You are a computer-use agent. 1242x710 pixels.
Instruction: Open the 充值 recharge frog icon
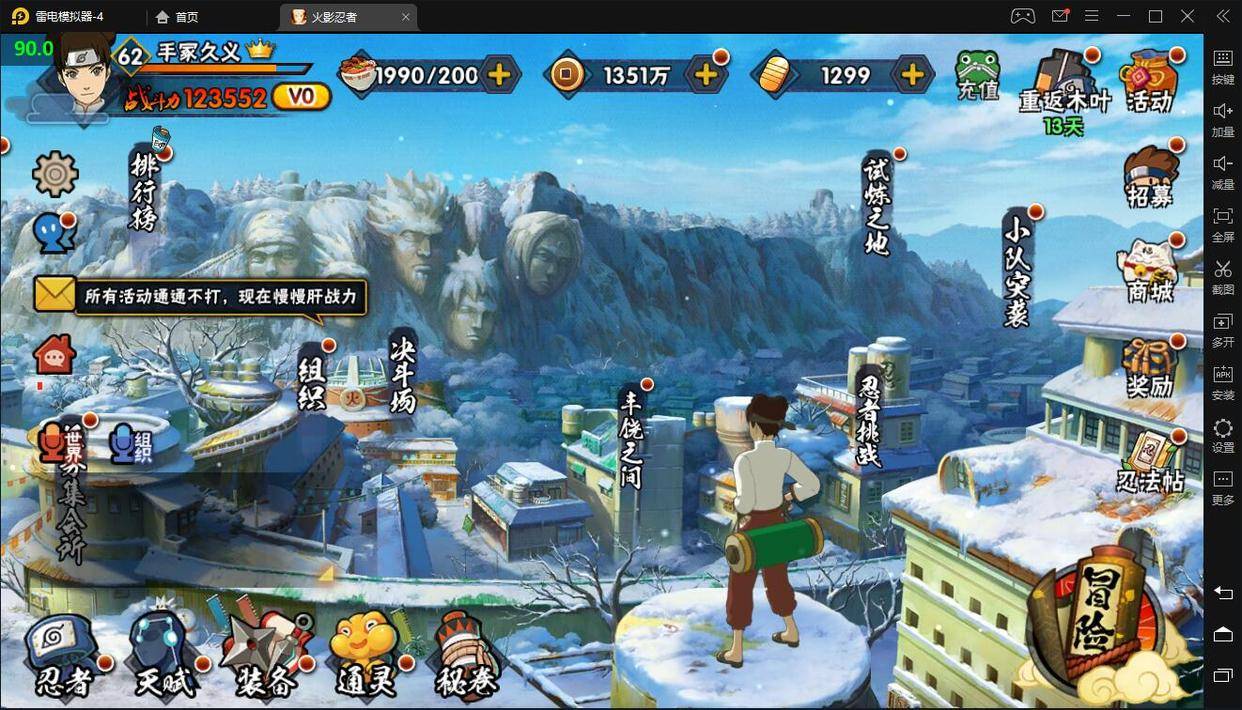tap(977, 76)
